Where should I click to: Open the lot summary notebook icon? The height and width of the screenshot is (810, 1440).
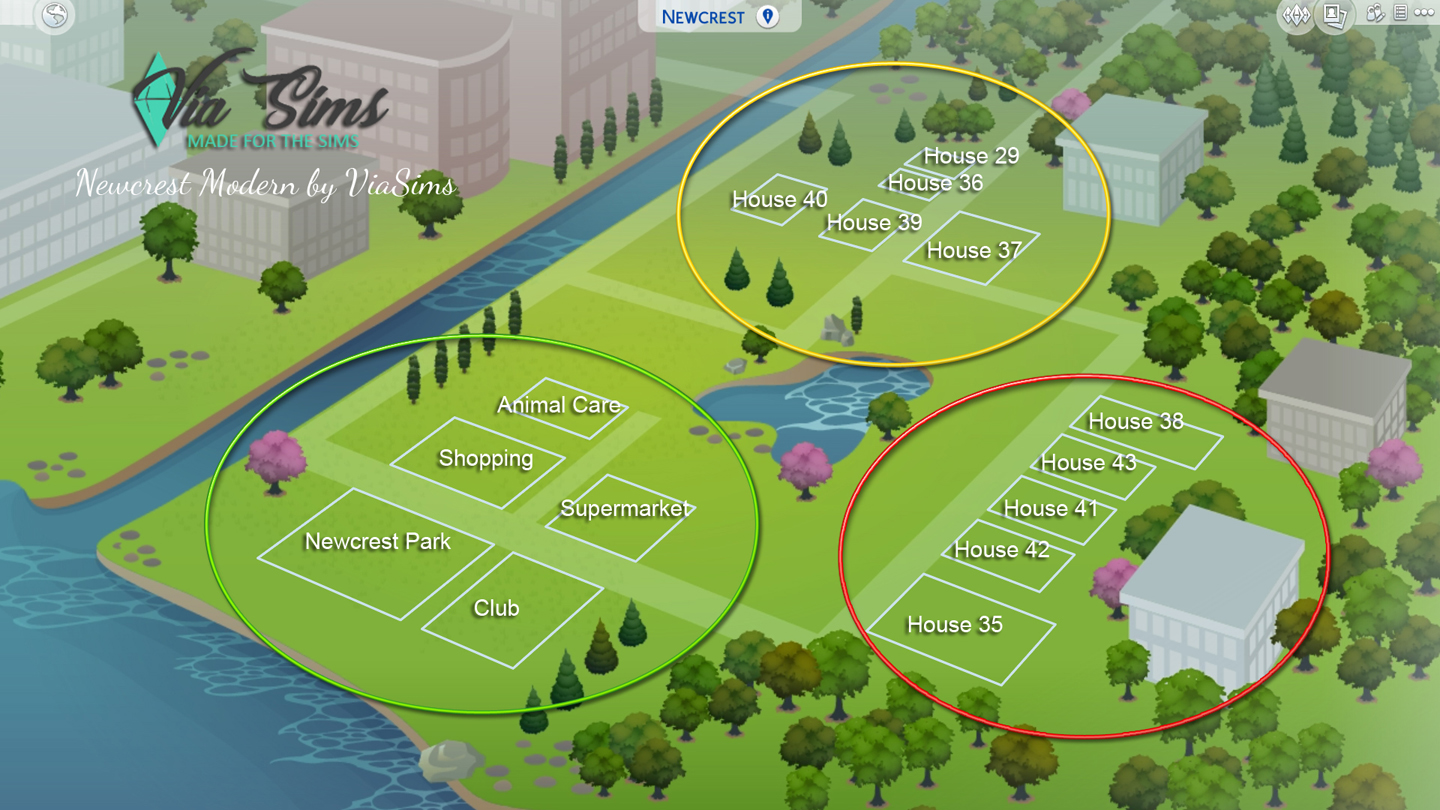[x=1400, y=13]
